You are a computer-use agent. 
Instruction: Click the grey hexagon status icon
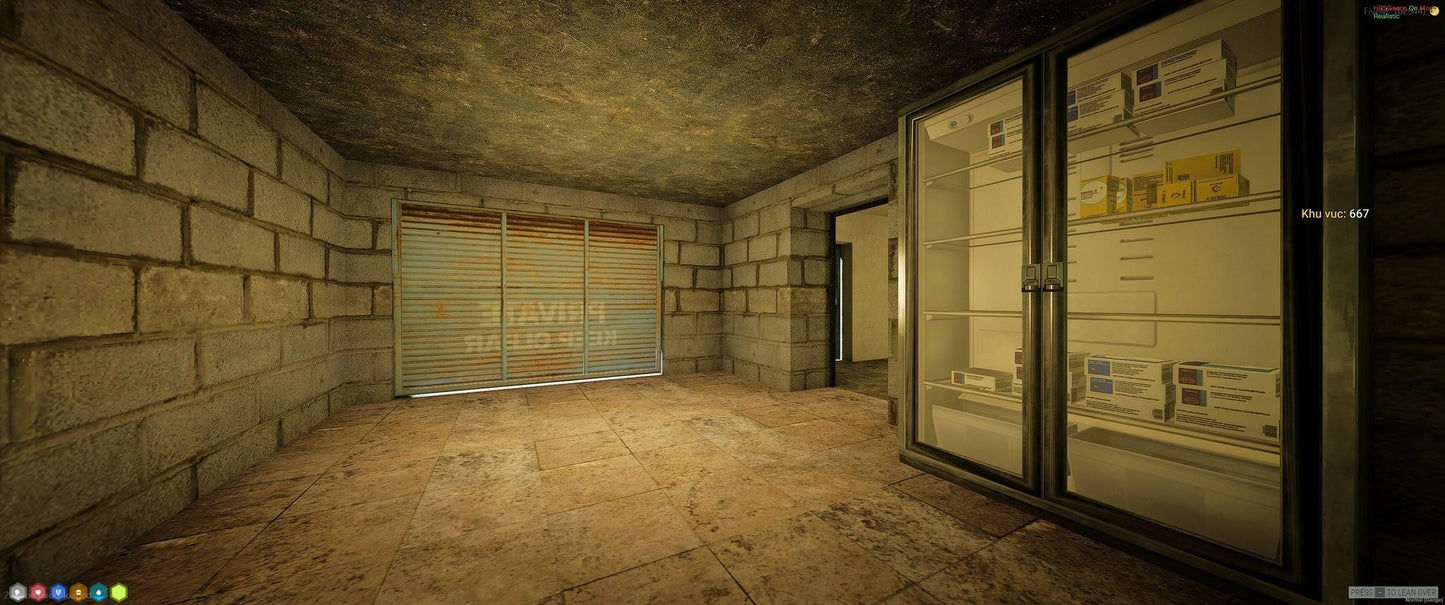17,592
